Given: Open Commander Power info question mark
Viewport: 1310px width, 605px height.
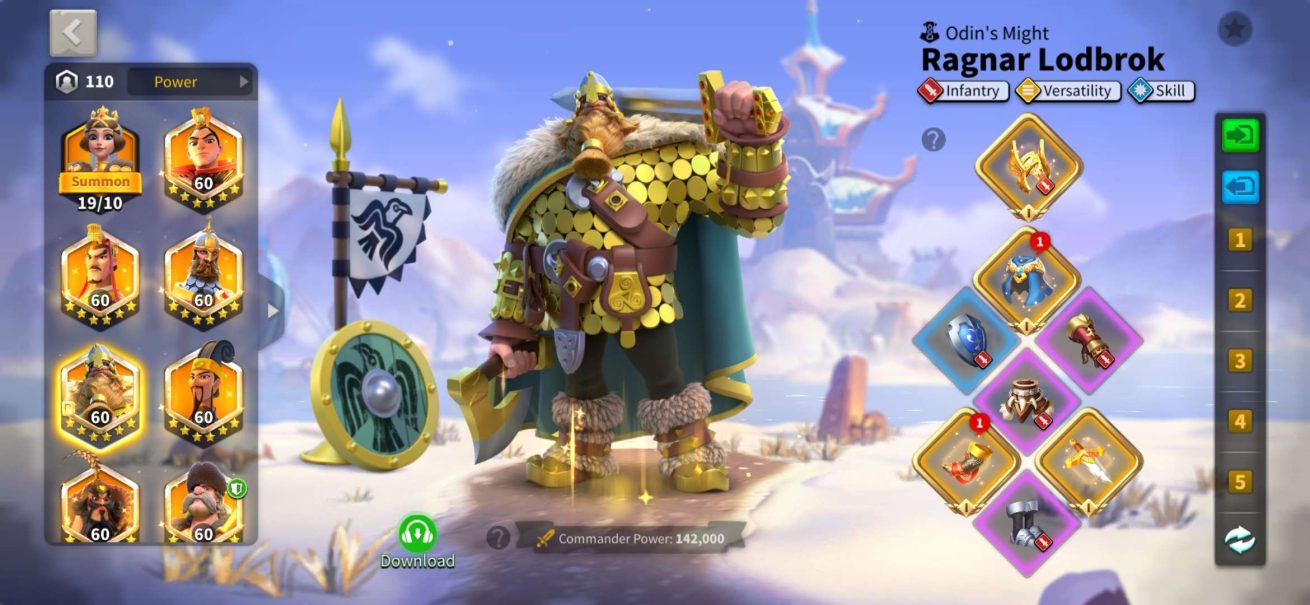Looking at the screenshot, I should (x=498, y=538).
